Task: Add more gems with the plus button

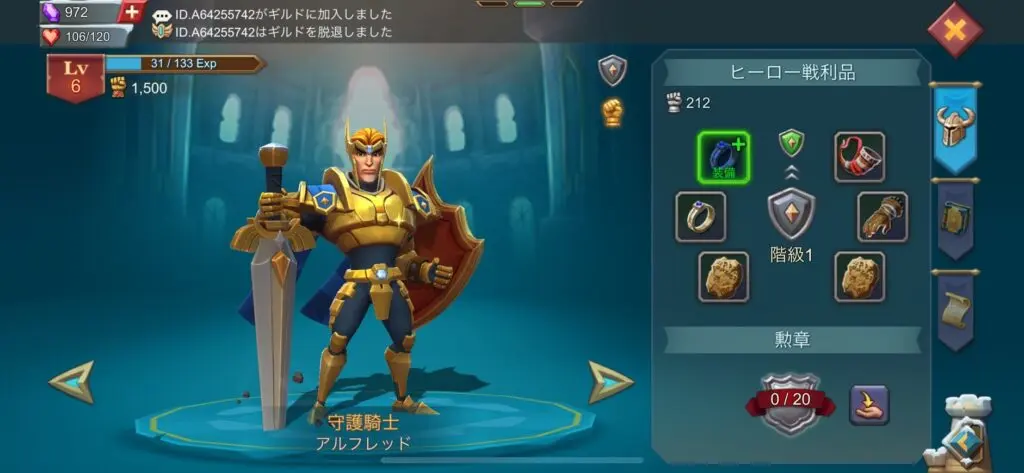Action: point(132,13)
